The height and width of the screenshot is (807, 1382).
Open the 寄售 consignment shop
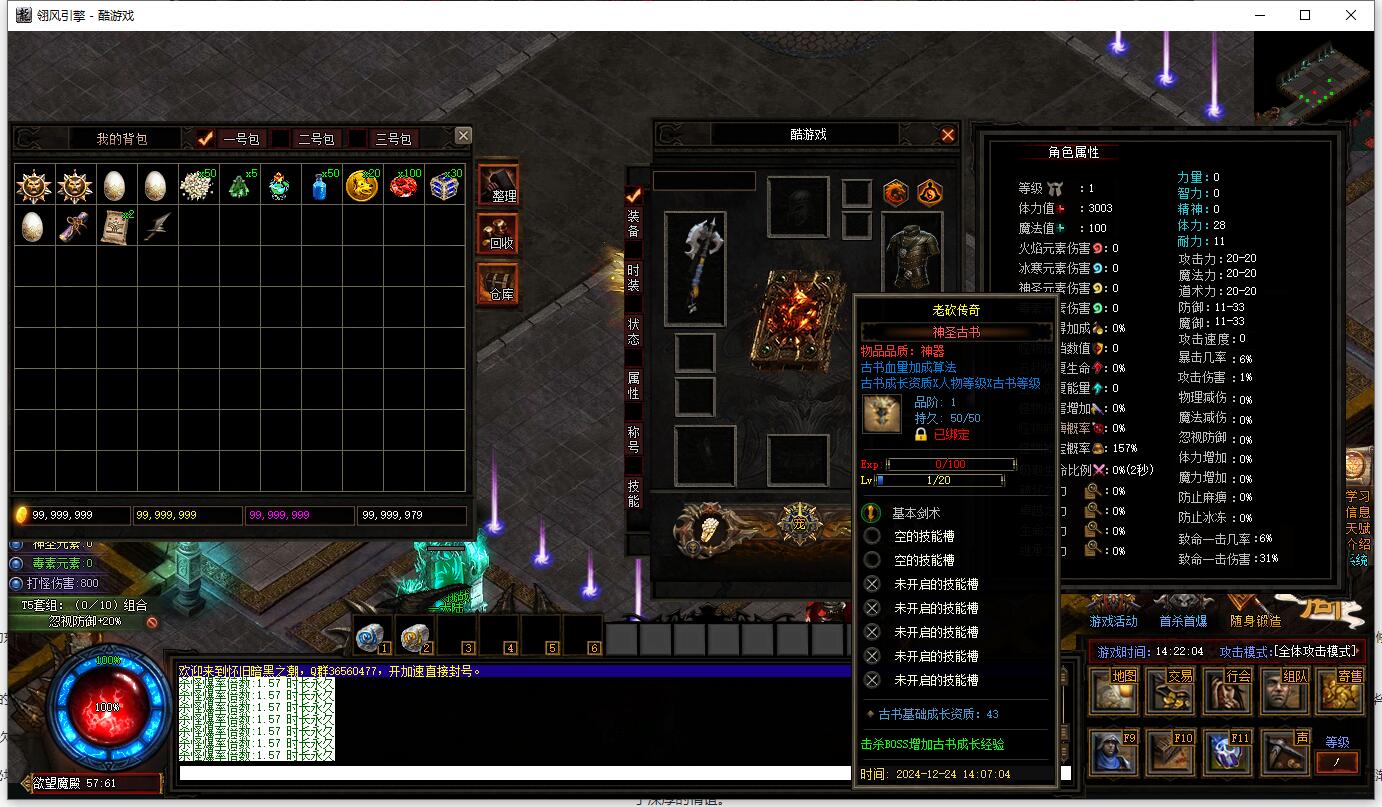(1339, 689)
